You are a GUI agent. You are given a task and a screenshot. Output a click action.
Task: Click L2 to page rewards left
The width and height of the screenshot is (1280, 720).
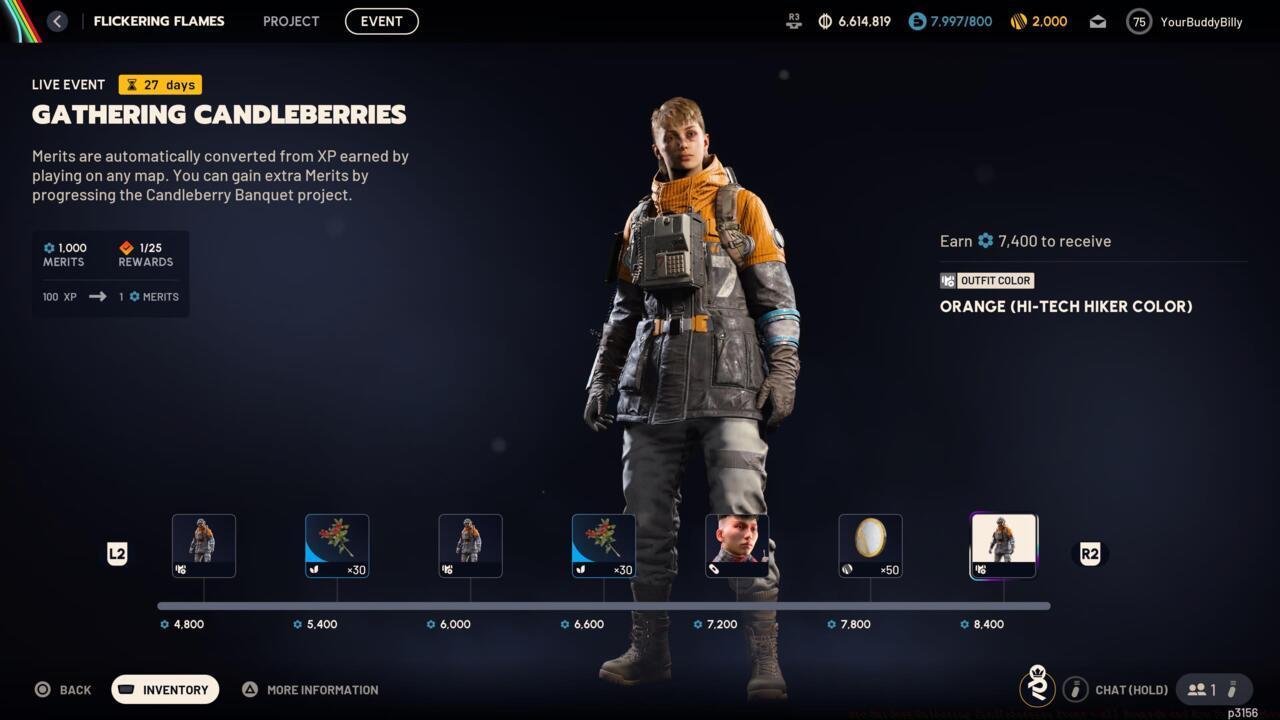click(x=117, y=553)
